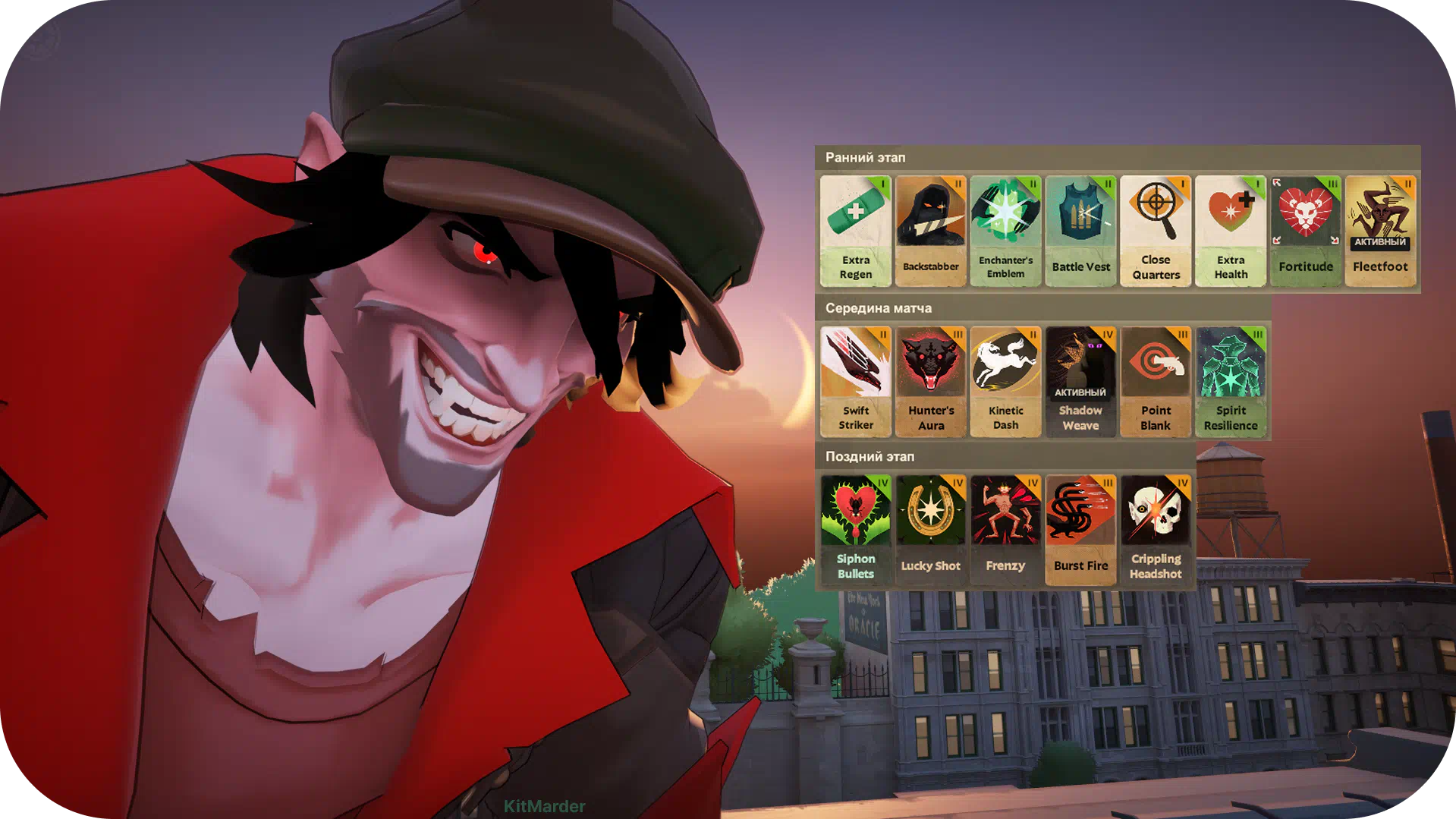The height and width of the screenshot is (819, 1456).
Task: Choose the Crippling Headshot item
Action: 1156,530
